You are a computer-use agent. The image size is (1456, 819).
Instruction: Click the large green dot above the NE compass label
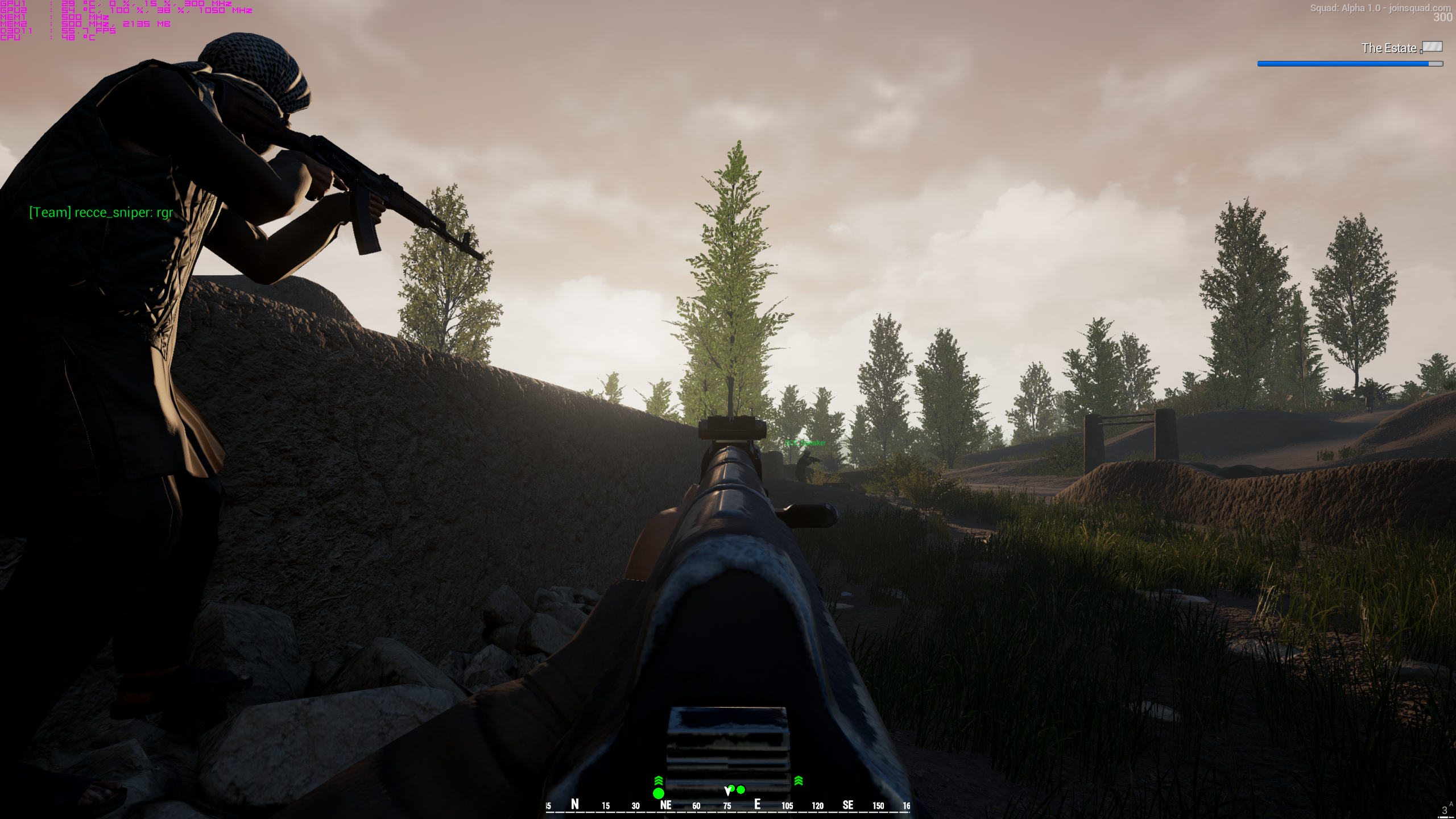(x=659, y=793)
